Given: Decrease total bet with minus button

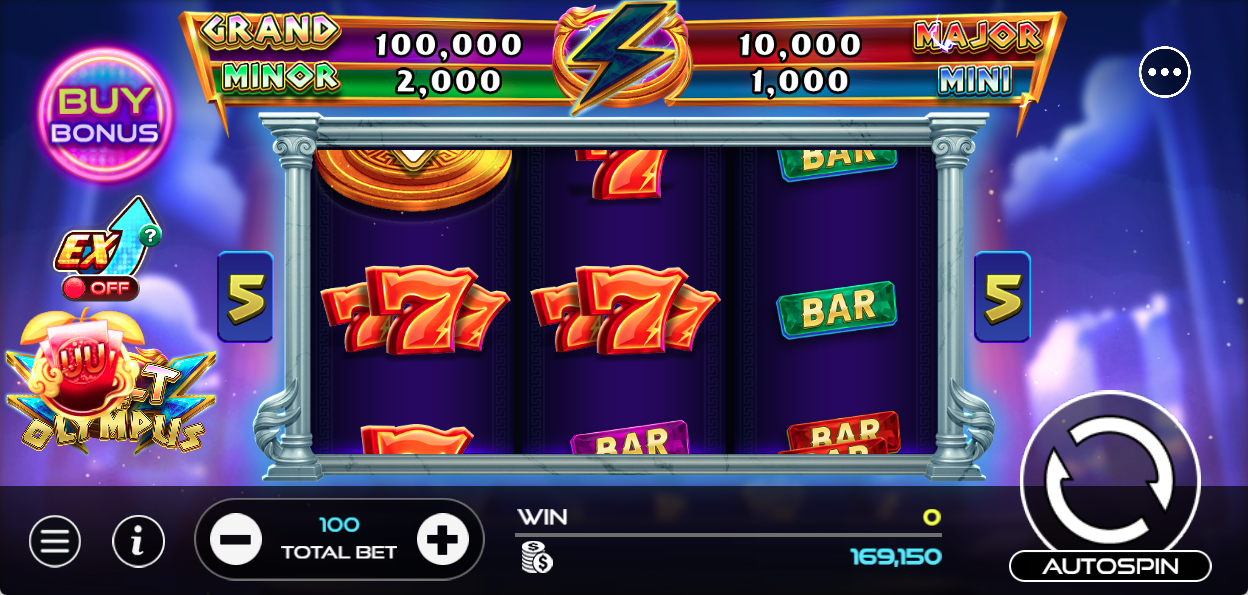Looking at the screenshot, I should pyautogui.click(x=236, y=540).
